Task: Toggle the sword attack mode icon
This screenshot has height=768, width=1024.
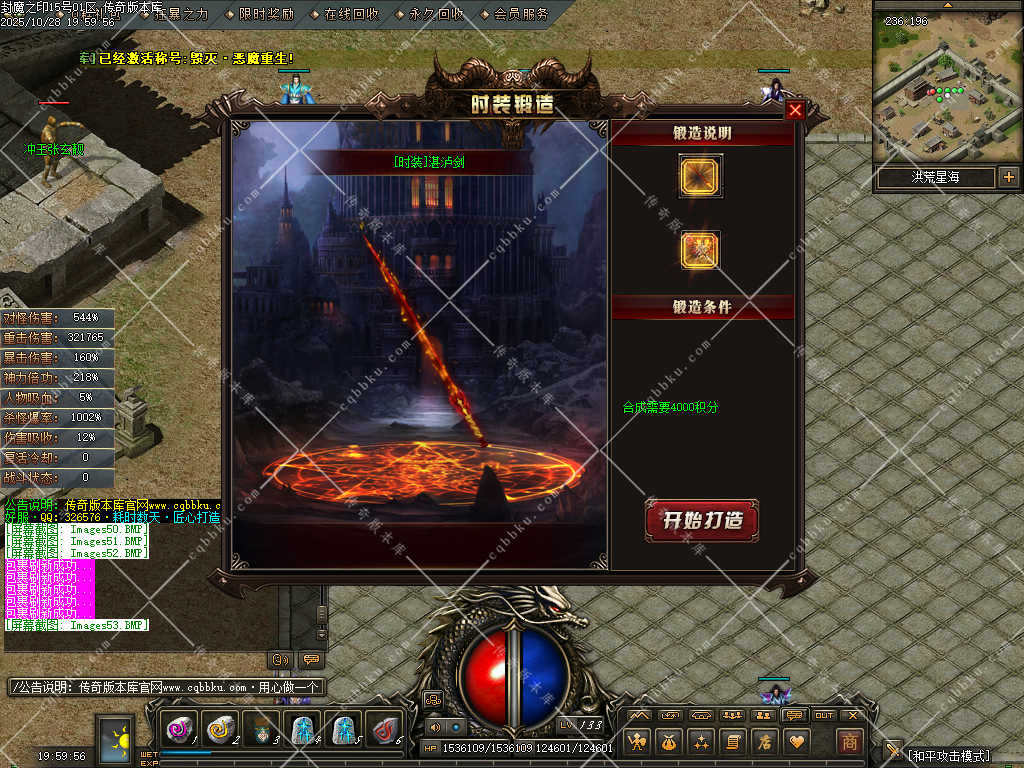Action: tap(893, 751)
